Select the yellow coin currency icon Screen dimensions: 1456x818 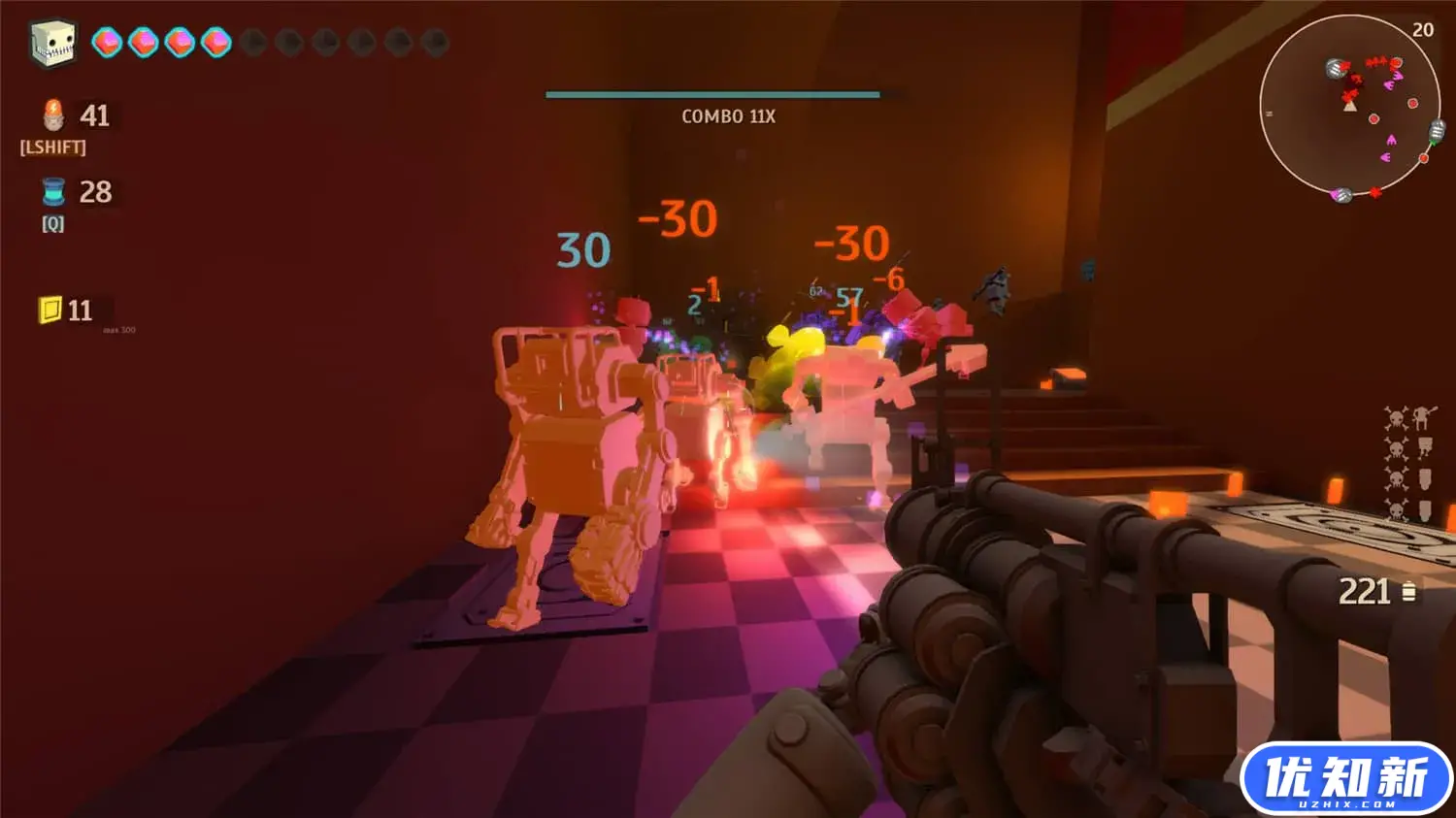tap(50, 310)
